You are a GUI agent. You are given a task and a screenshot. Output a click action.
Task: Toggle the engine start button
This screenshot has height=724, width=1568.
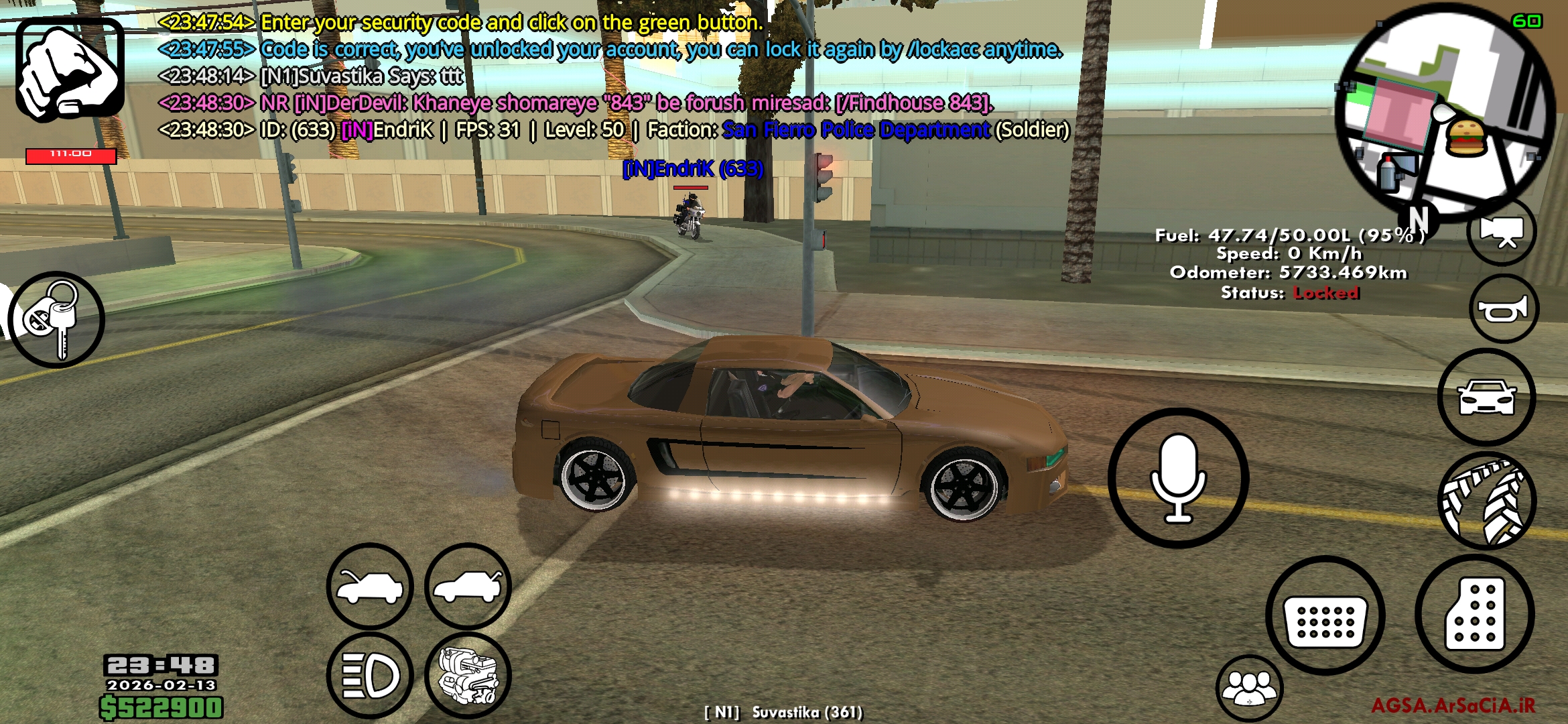click(468, 675)
